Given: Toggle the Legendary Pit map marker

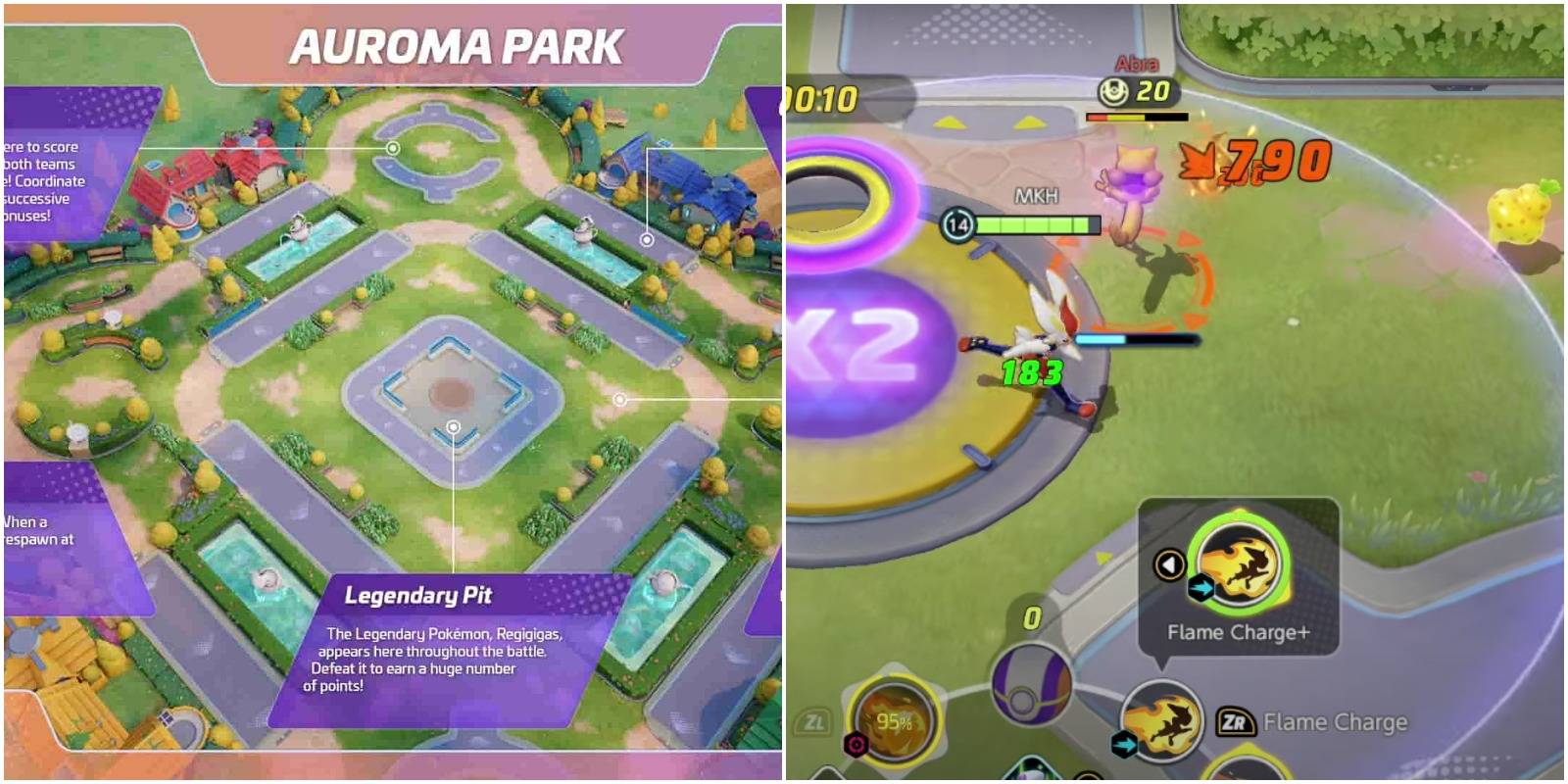Looking at the screenshot, I should point(453,426).
